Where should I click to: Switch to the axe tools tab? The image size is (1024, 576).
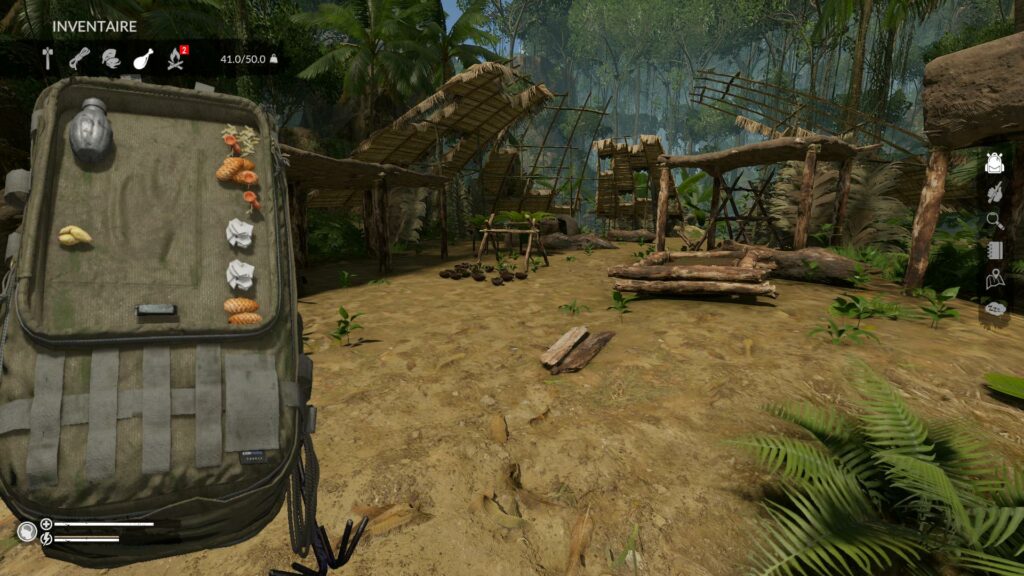point(47,59)
